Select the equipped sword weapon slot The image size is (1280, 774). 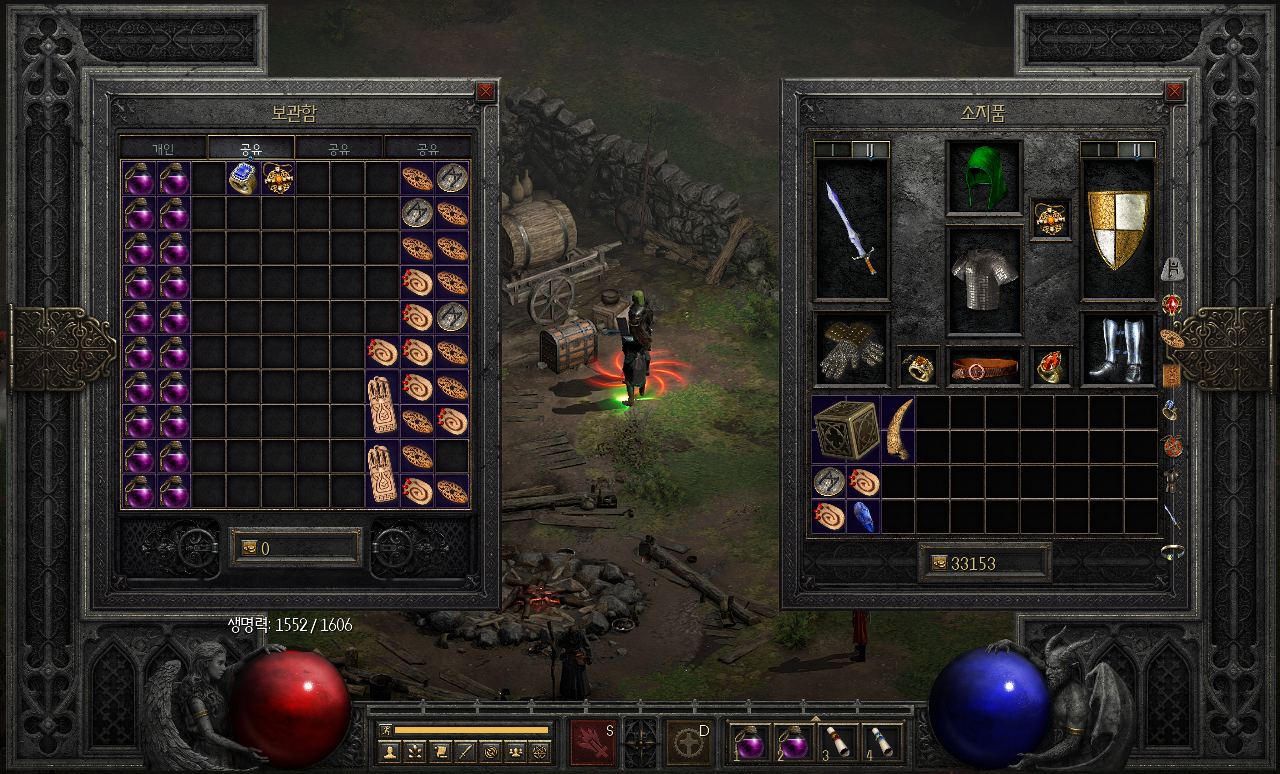point(851,229)
